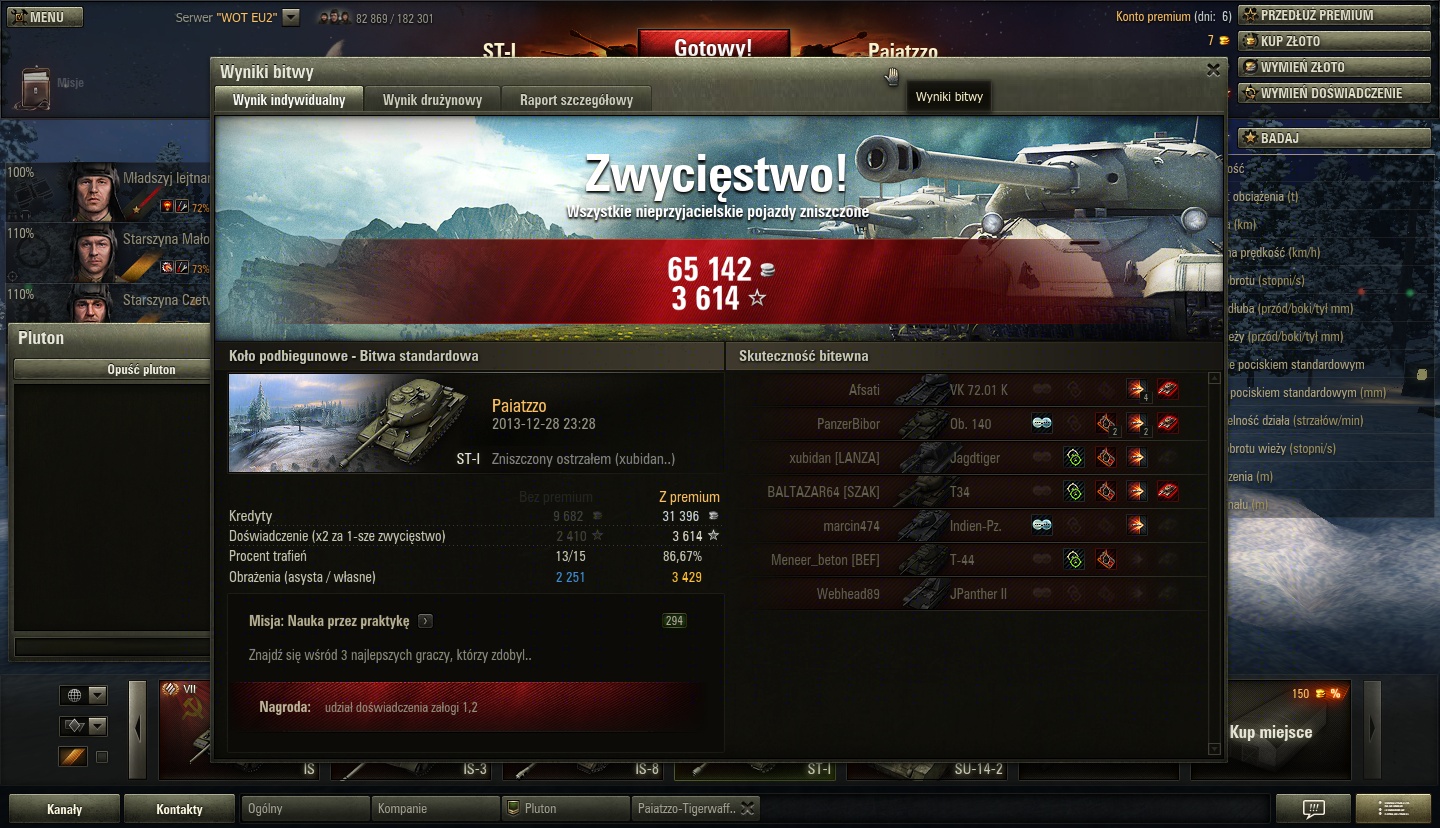
Task: Click Kup miejsce garage slot
Action: click(1270, 732)
